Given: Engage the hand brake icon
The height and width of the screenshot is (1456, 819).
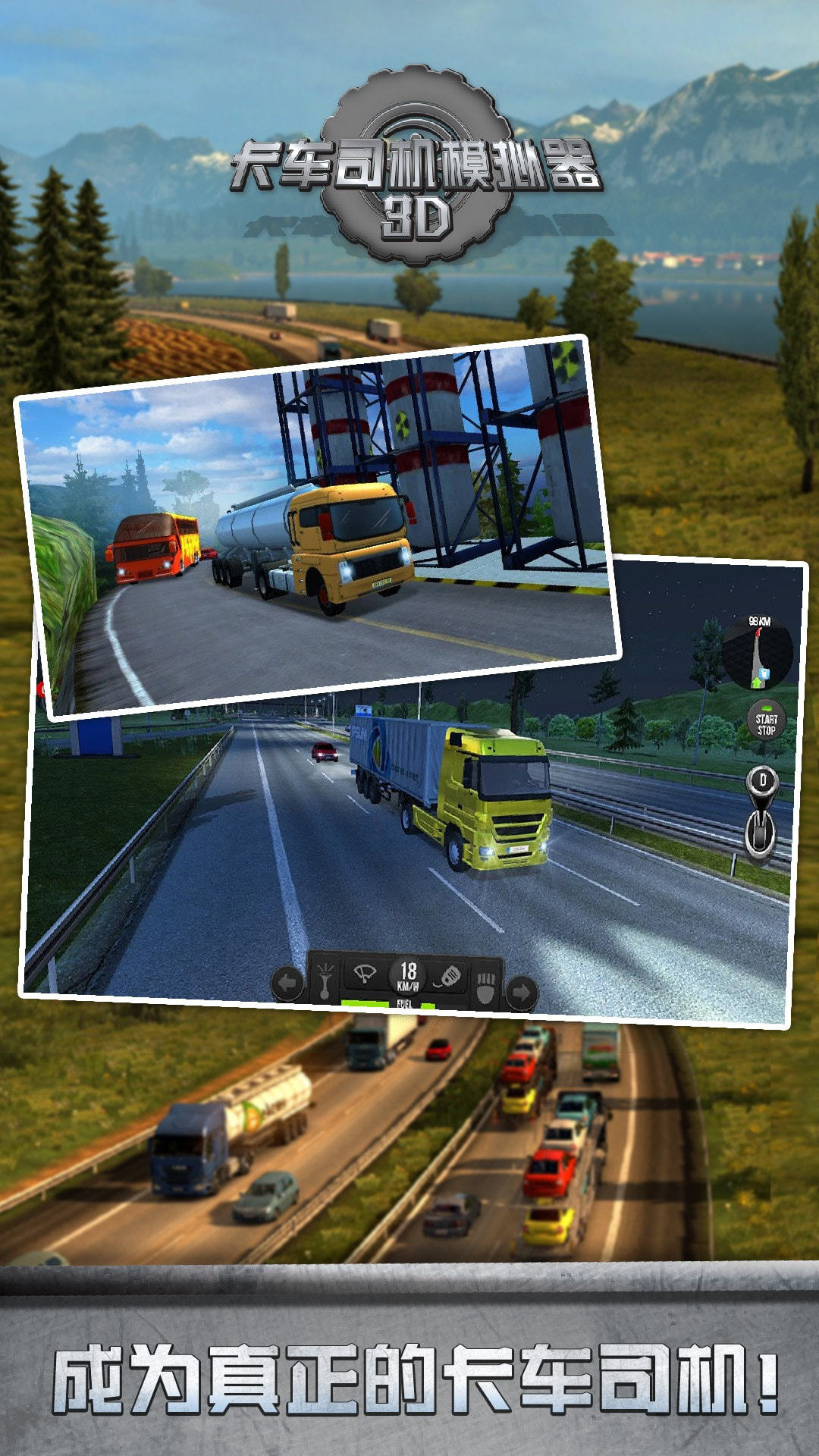Looking at the screenshot, I should point(485,987).
